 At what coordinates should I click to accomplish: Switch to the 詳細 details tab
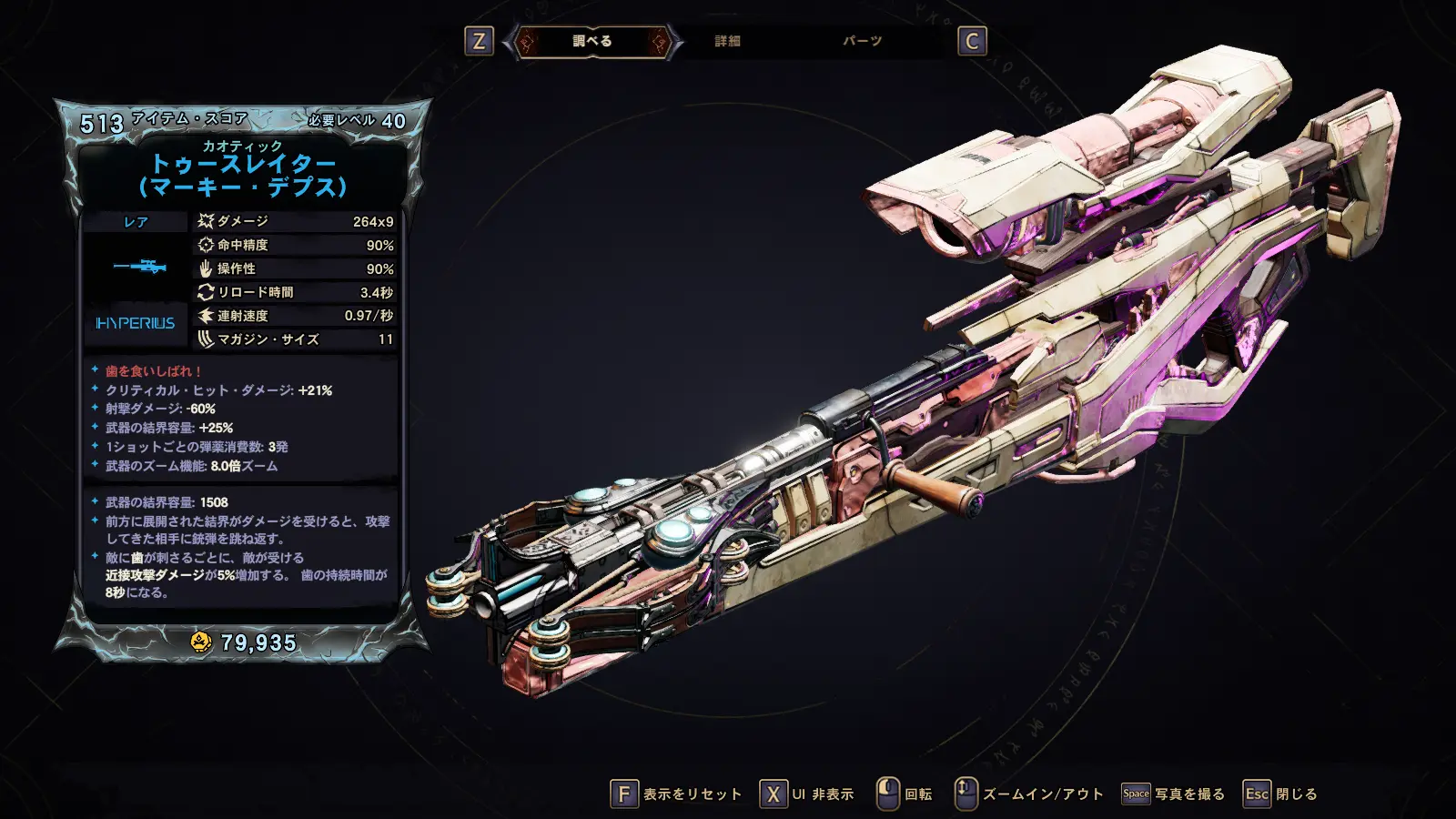click(727, 41)
